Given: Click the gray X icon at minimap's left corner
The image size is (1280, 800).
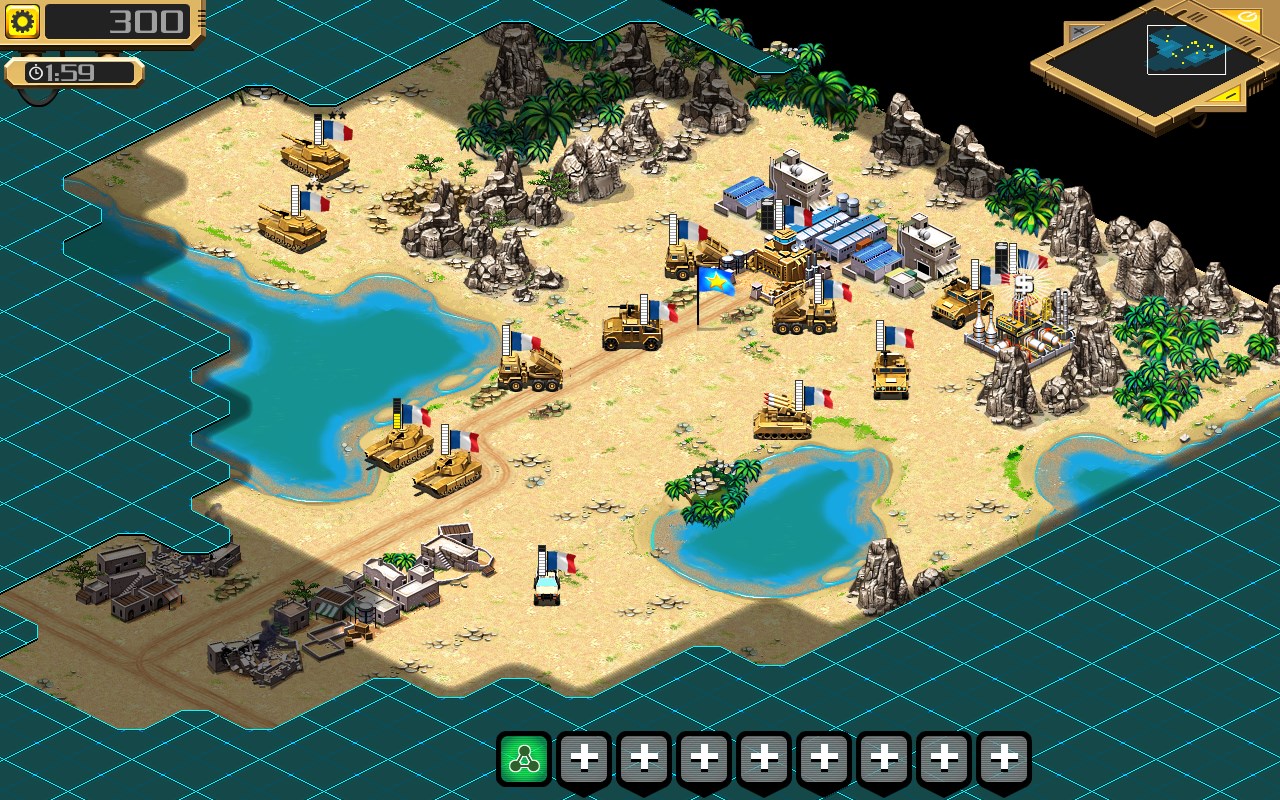Looking at the screenshot, I should [1080, 30].
